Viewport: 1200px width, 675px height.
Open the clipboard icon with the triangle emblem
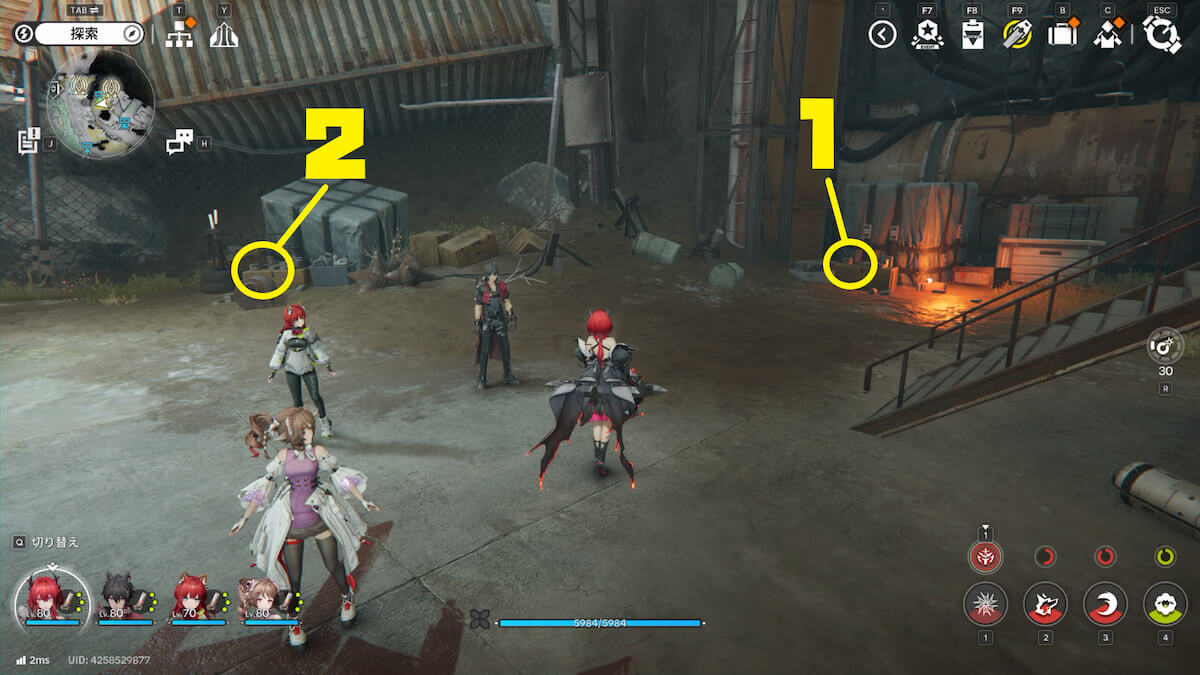(x=972, y=35)
